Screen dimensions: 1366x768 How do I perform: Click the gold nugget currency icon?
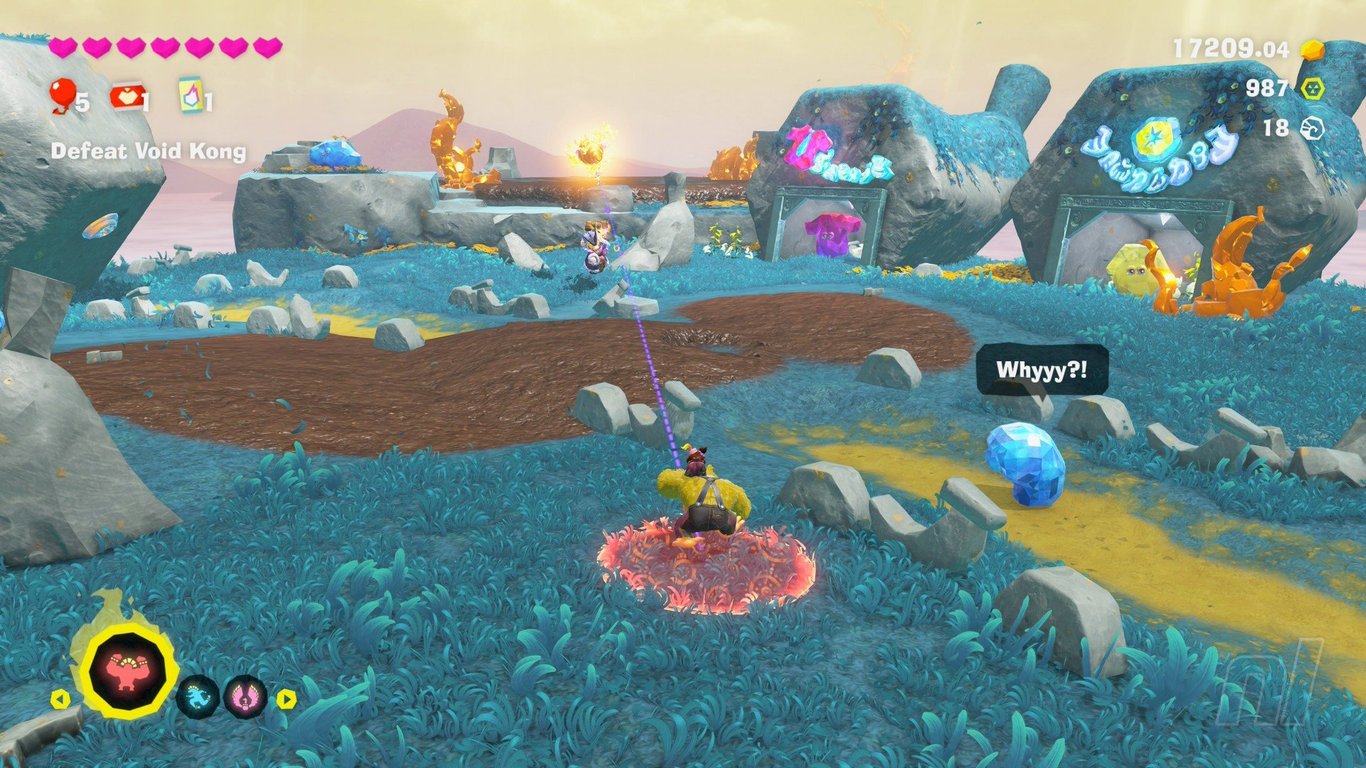1311,49
